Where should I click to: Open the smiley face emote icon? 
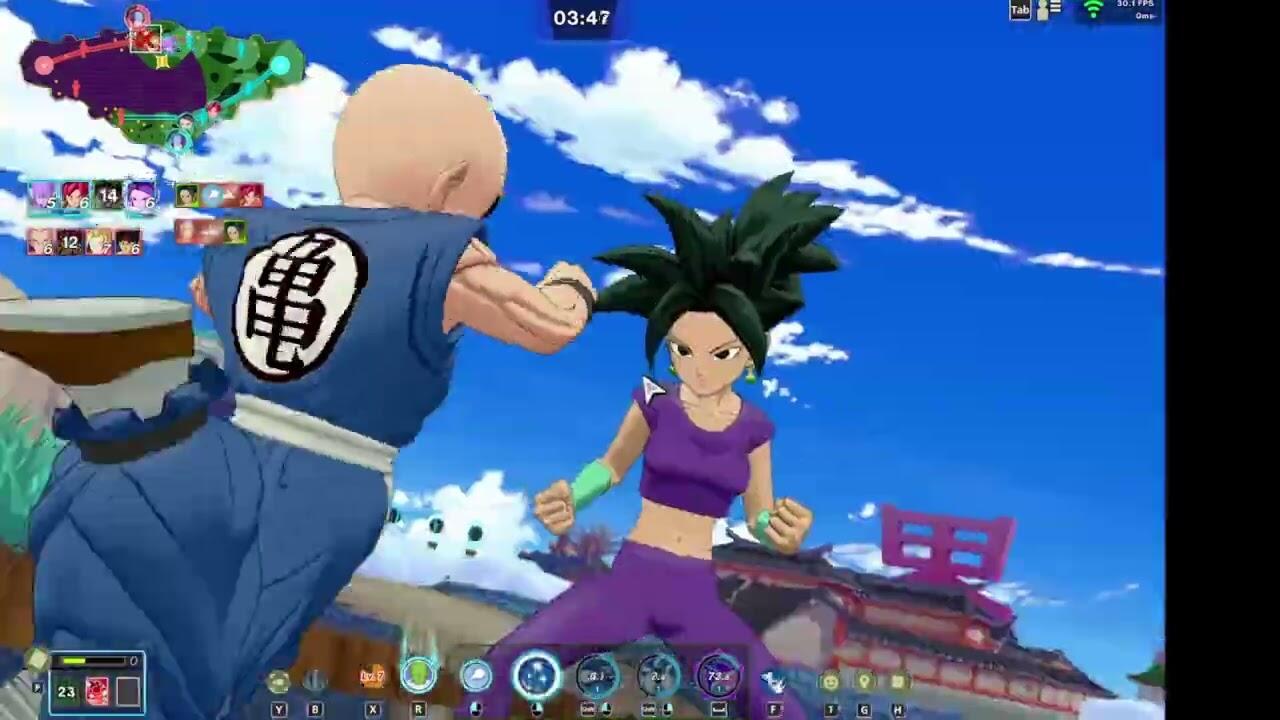(x=830, y=682)
